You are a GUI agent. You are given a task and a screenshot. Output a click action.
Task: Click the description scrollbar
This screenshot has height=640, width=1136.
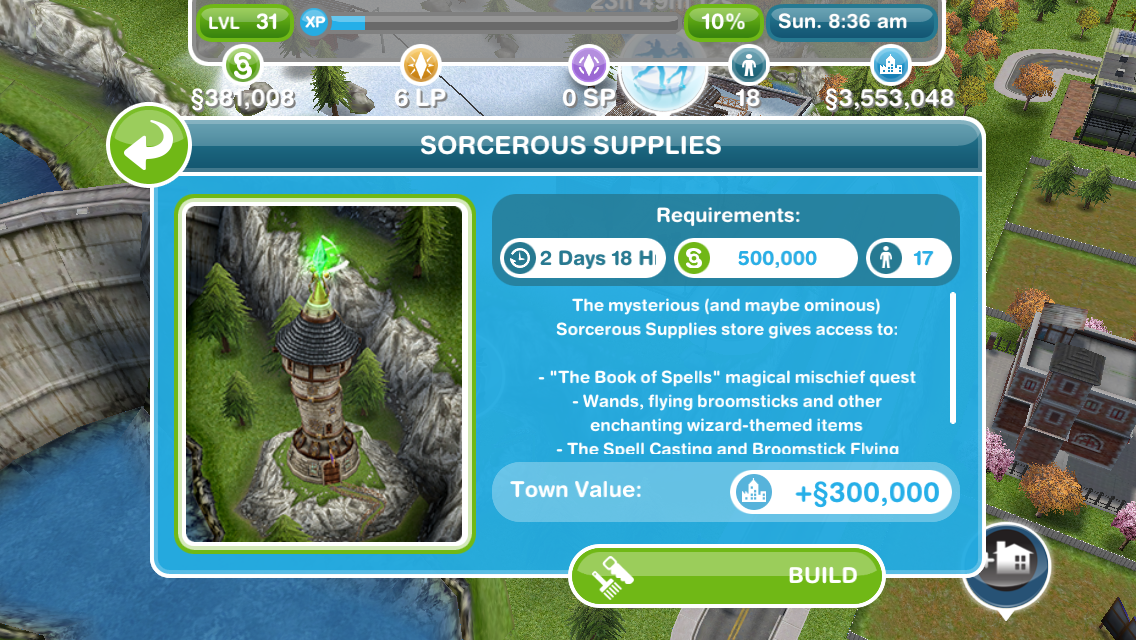coord(953,357)
